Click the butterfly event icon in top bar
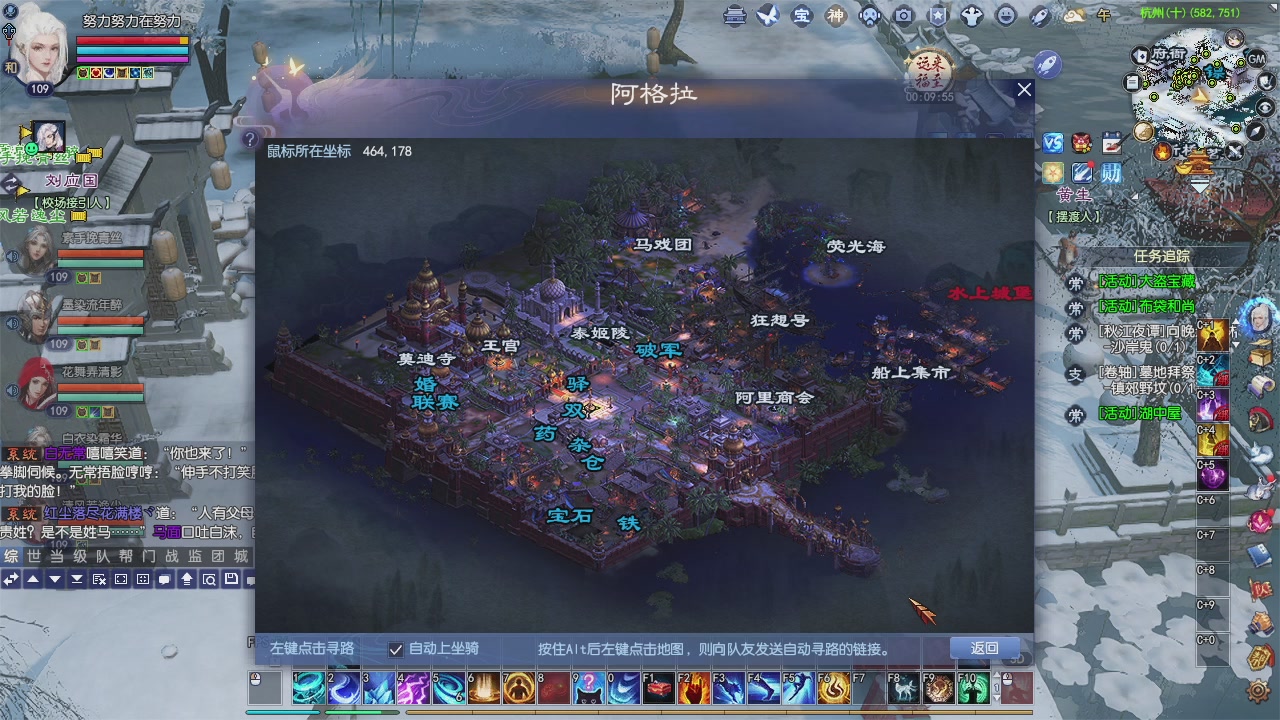The height and width of the screenshot is (720, 1280). [770, 17]
